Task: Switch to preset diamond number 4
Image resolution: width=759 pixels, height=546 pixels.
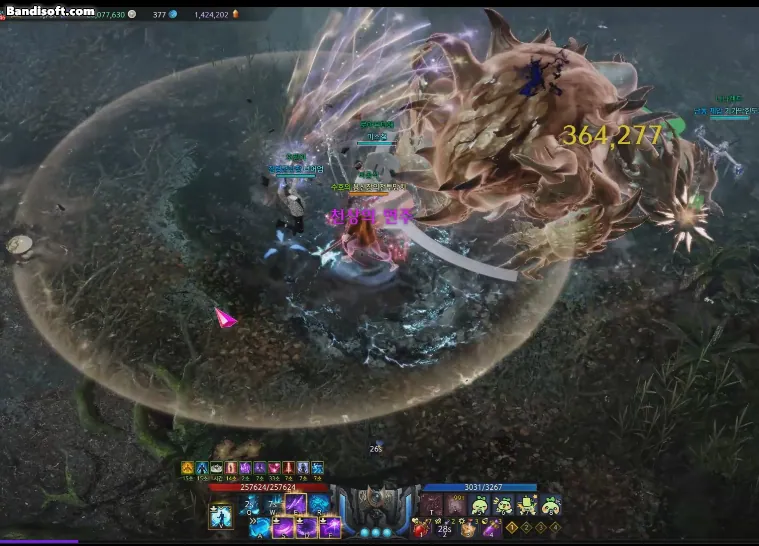Action: (555, 527)
